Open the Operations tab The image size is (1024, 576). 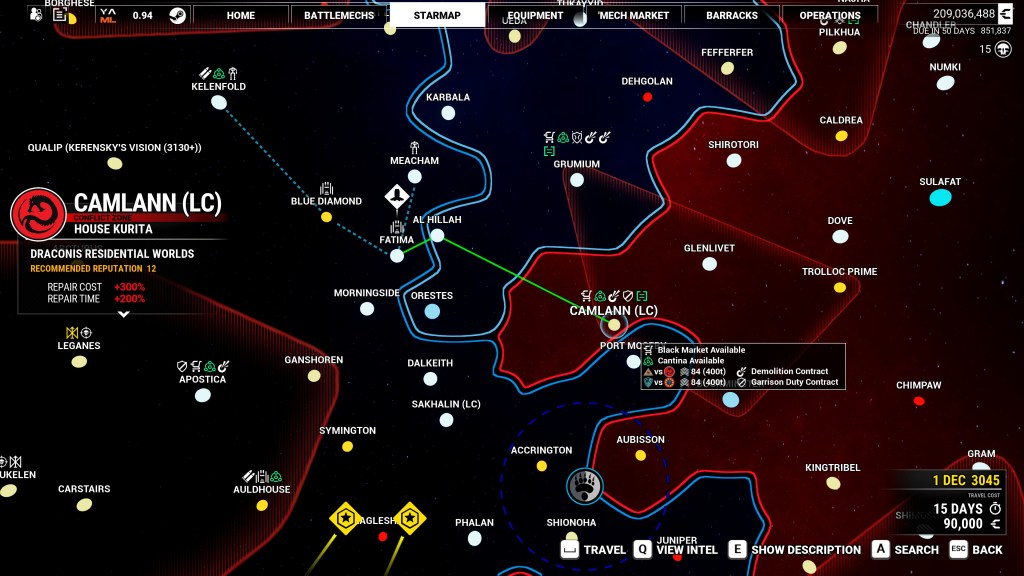(x=830, y=15)
